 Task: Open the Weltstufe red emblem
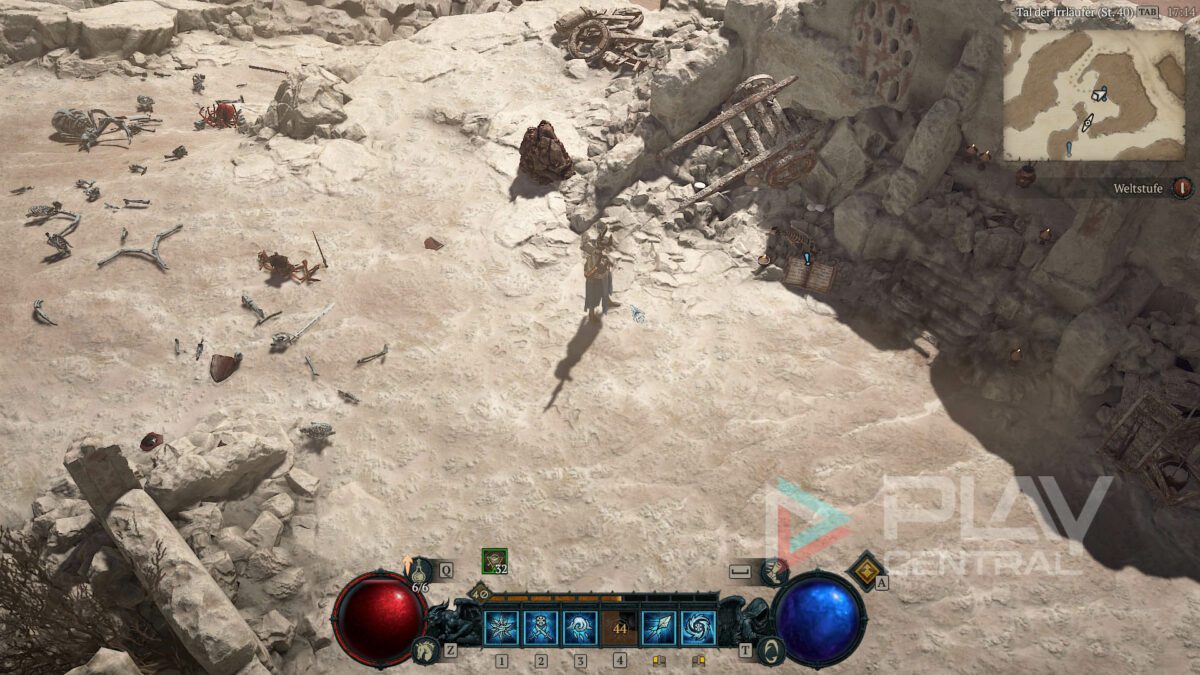coord(1182,188)
